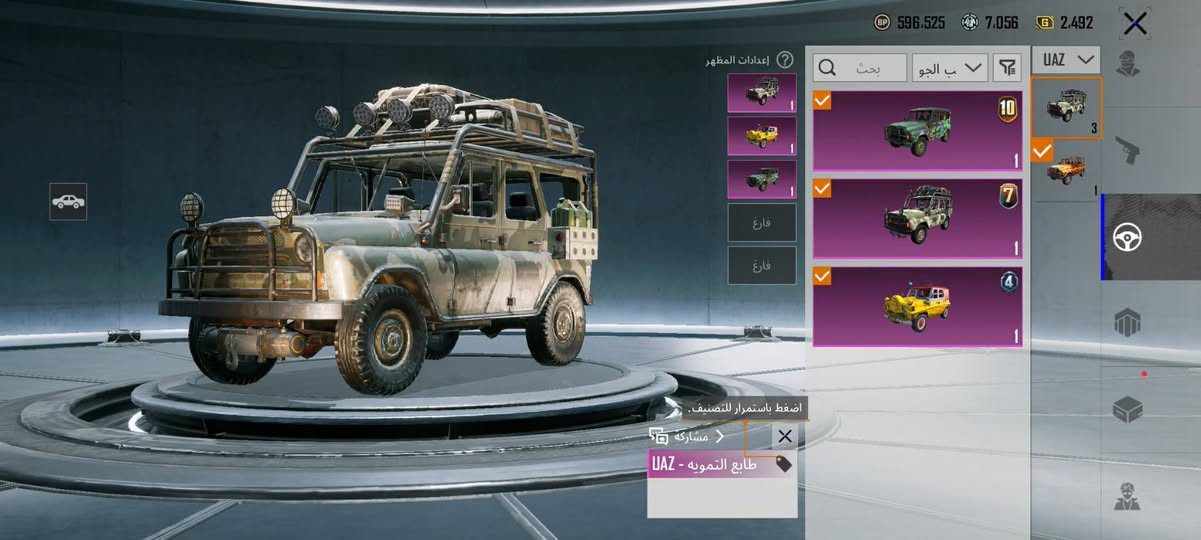Share the skin with the مشاركة button
1201x540 pixels.
click(687, 436)
